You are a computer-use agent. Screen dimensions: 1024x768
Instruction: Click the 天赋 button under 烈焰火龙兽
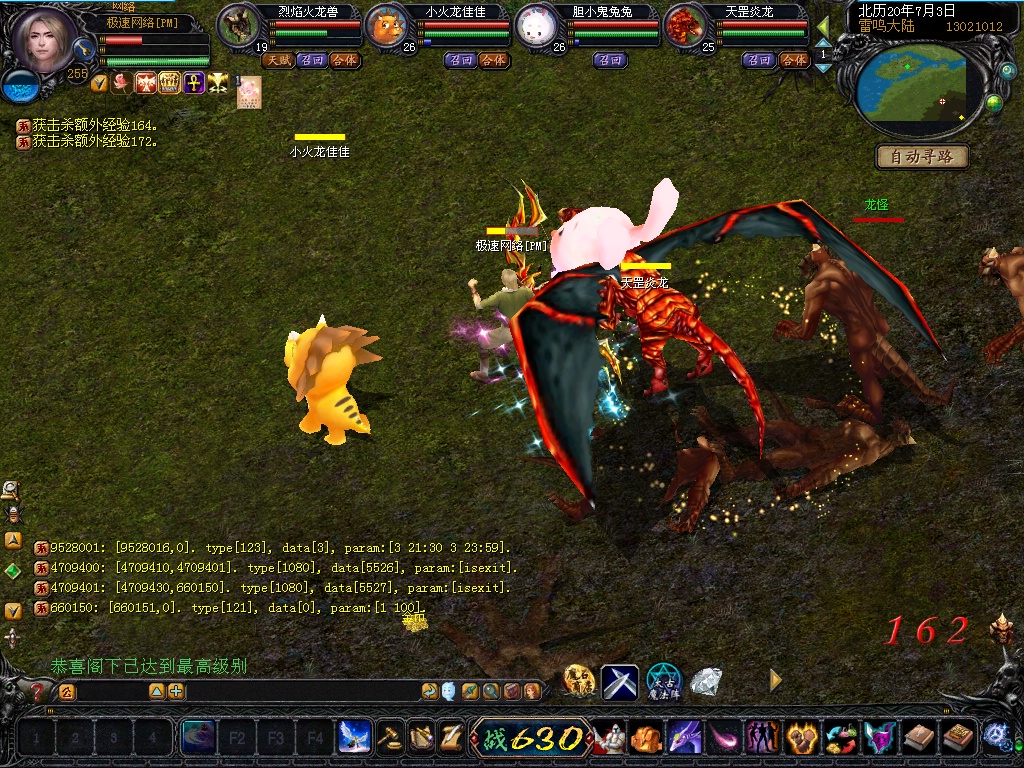coord(277,60)
